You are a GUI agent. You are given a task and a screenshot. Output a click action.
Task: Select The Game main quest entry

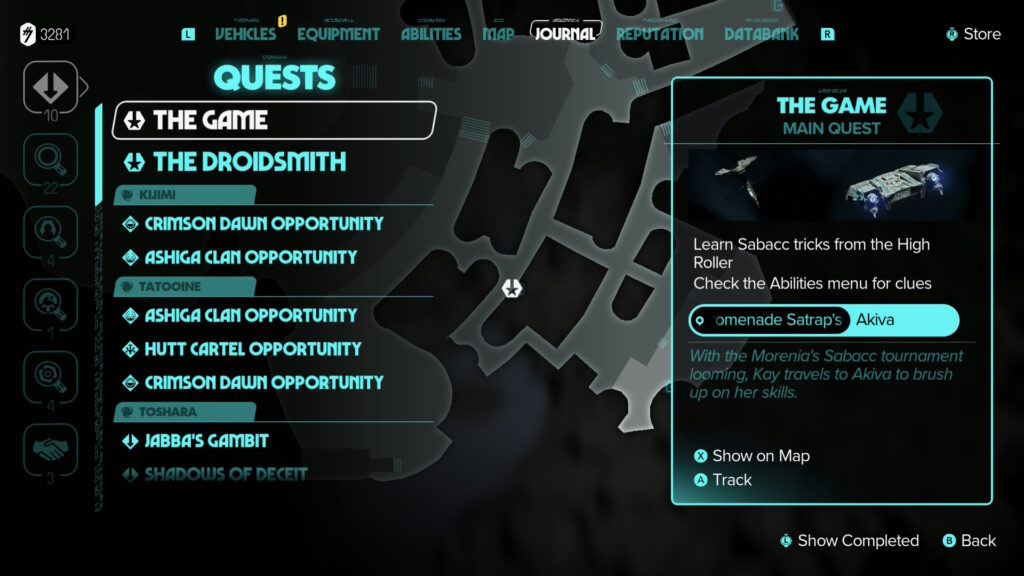point(274,120)
